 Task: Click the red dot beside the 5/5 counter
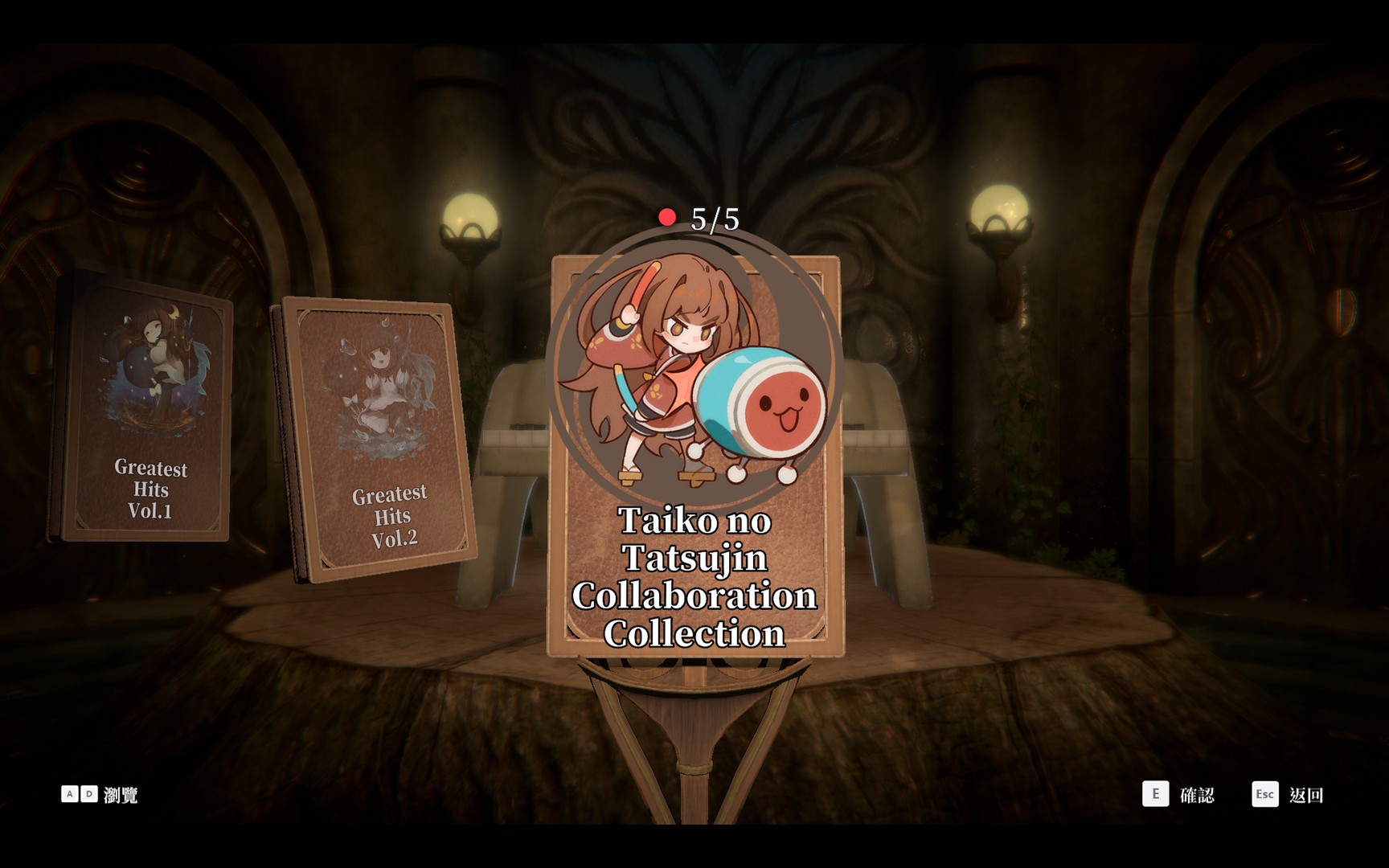[667, 215]
